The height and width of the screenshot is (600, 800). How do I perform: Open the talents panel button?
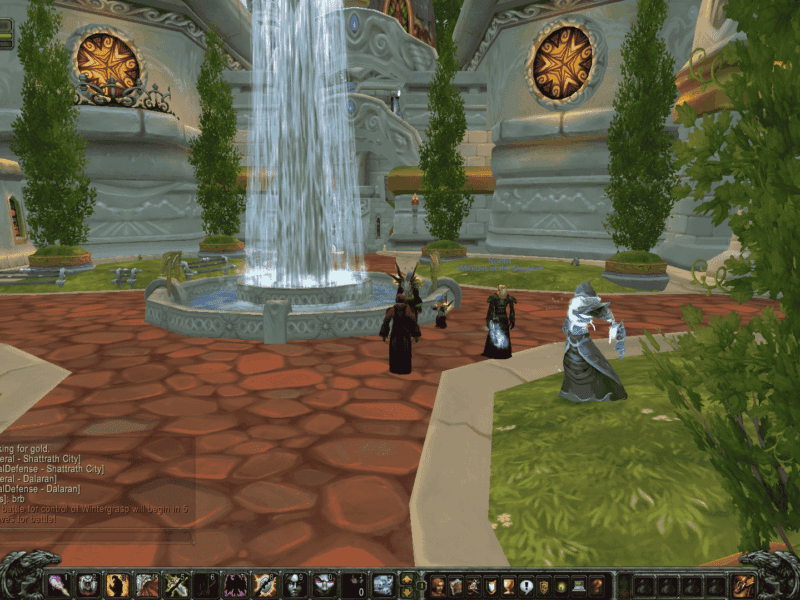coord(473,585)
